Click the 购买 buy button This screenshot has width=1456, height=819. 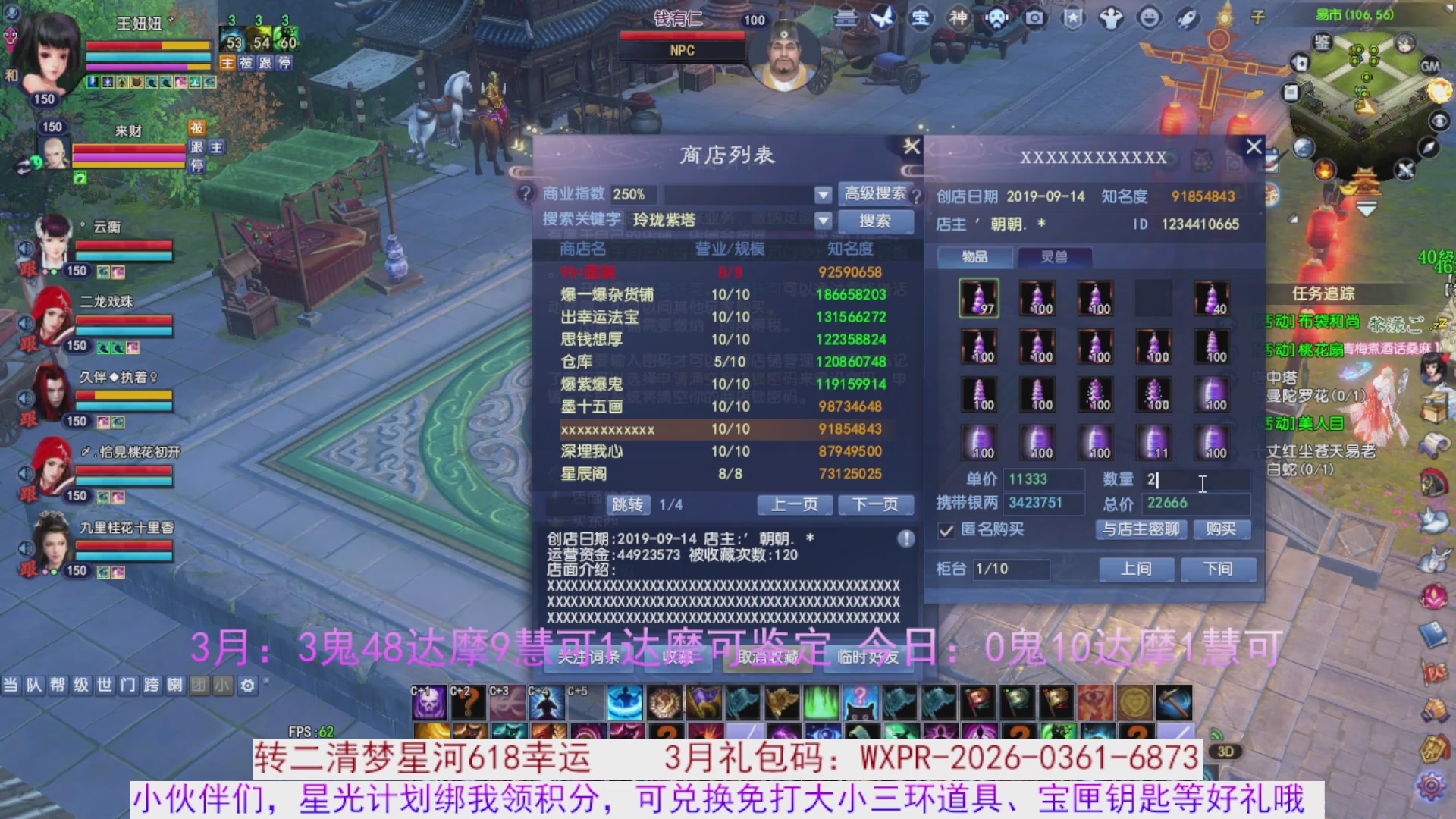coord(1220,529)
